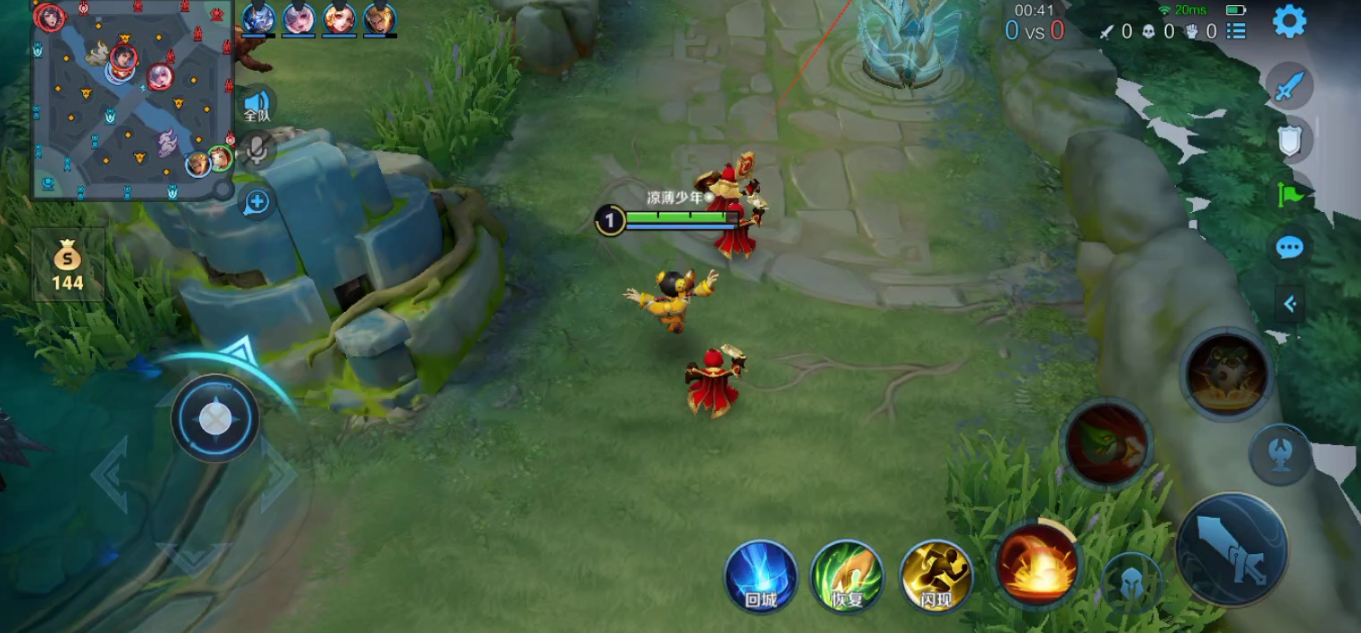Open the settings gear menu
This screenshot has height=633, width=1361.
(1289, 21)
